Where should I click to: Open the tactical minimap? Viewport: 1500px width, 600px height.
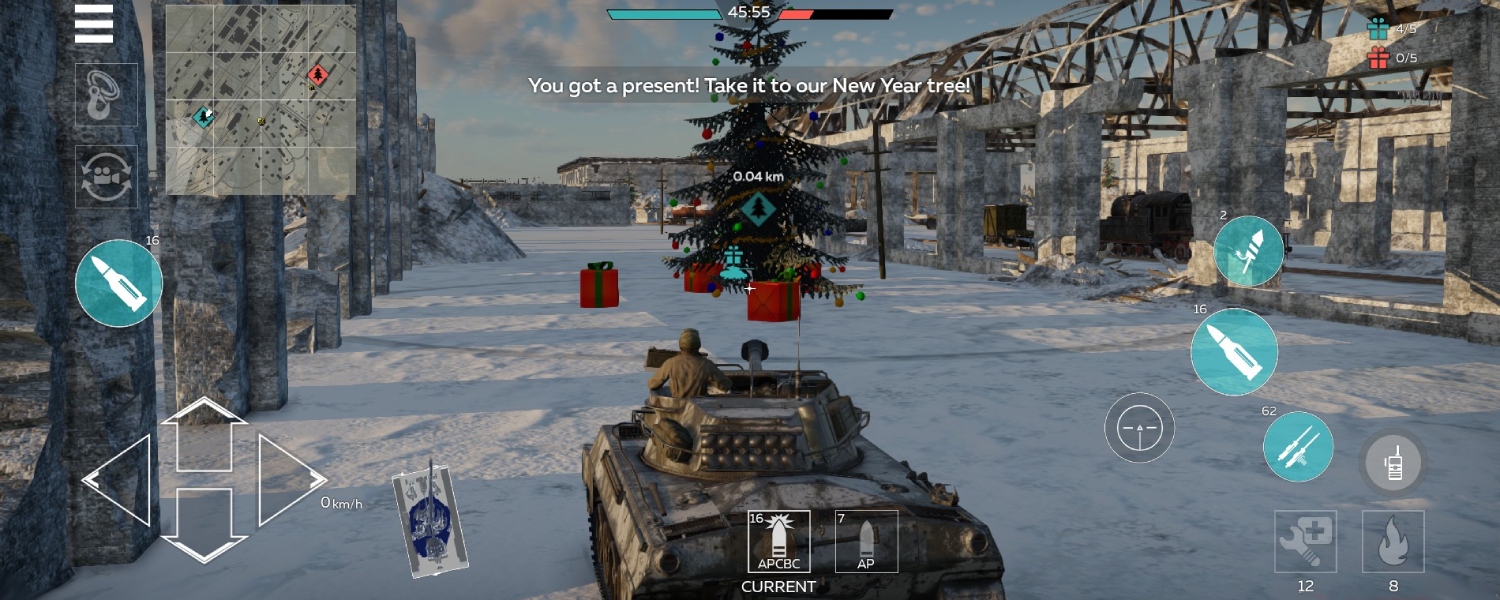point(260,100)
